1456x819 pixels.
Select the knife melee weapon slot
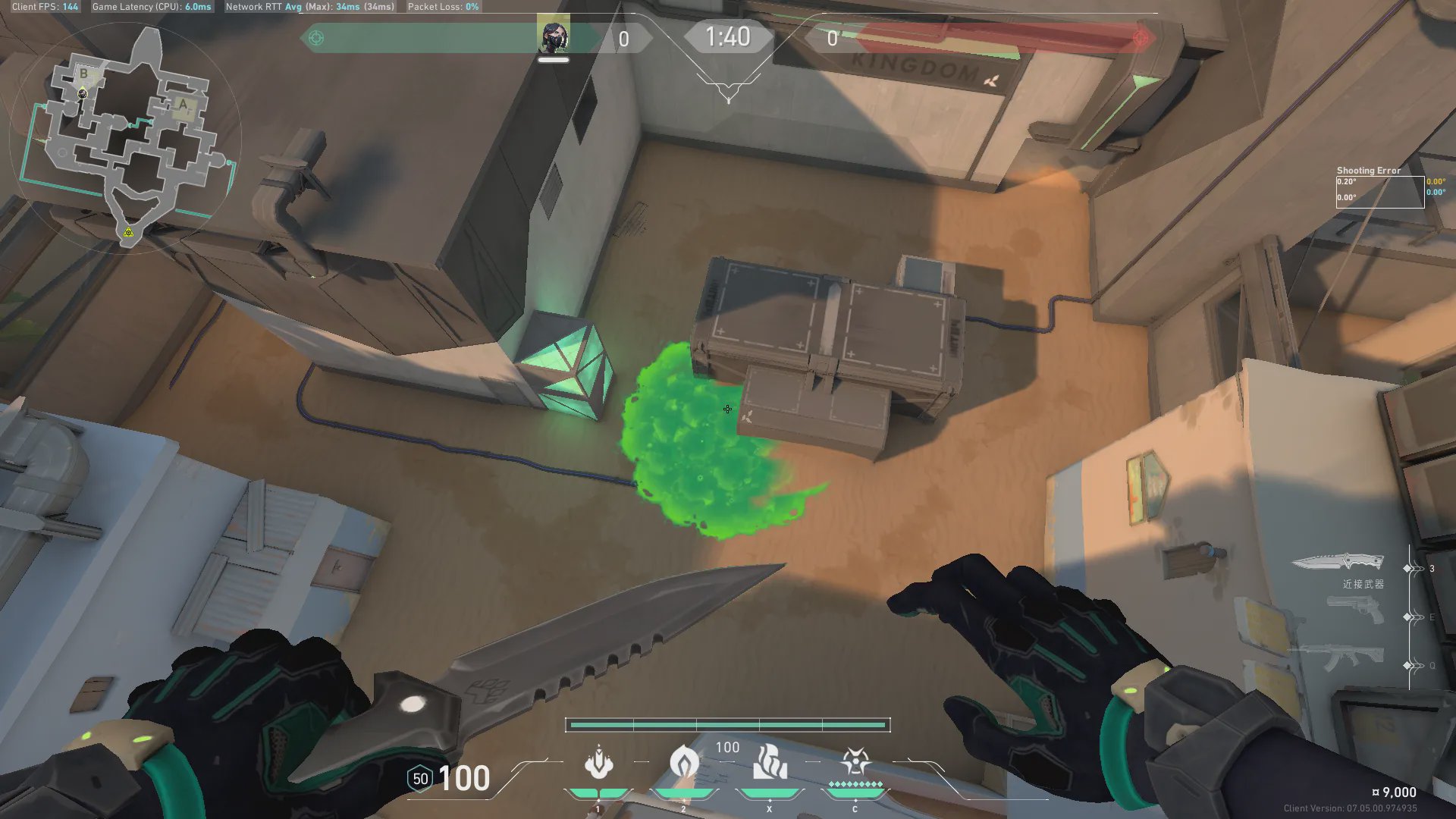click(1338, 563)
